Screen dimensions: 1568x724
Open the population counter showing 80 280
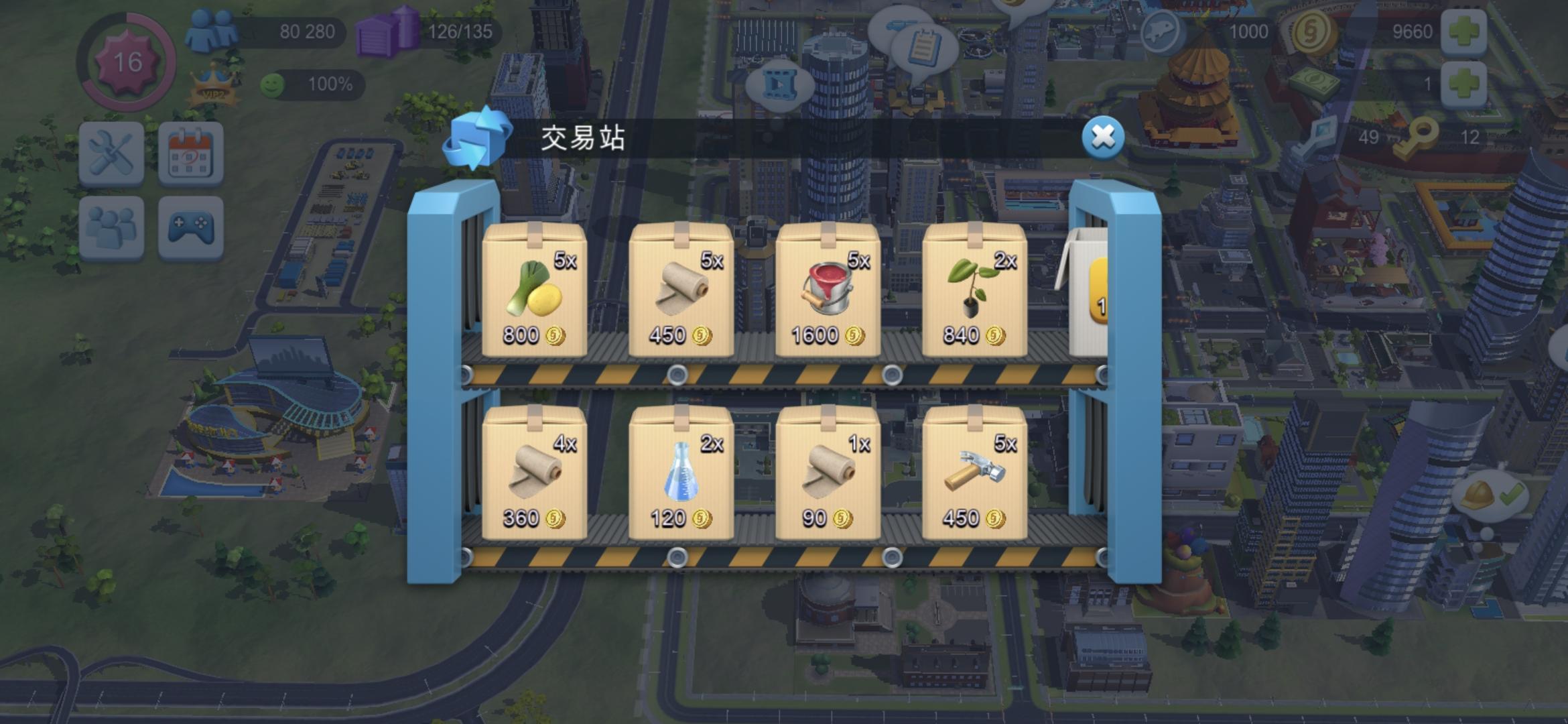tap(211, 29)
